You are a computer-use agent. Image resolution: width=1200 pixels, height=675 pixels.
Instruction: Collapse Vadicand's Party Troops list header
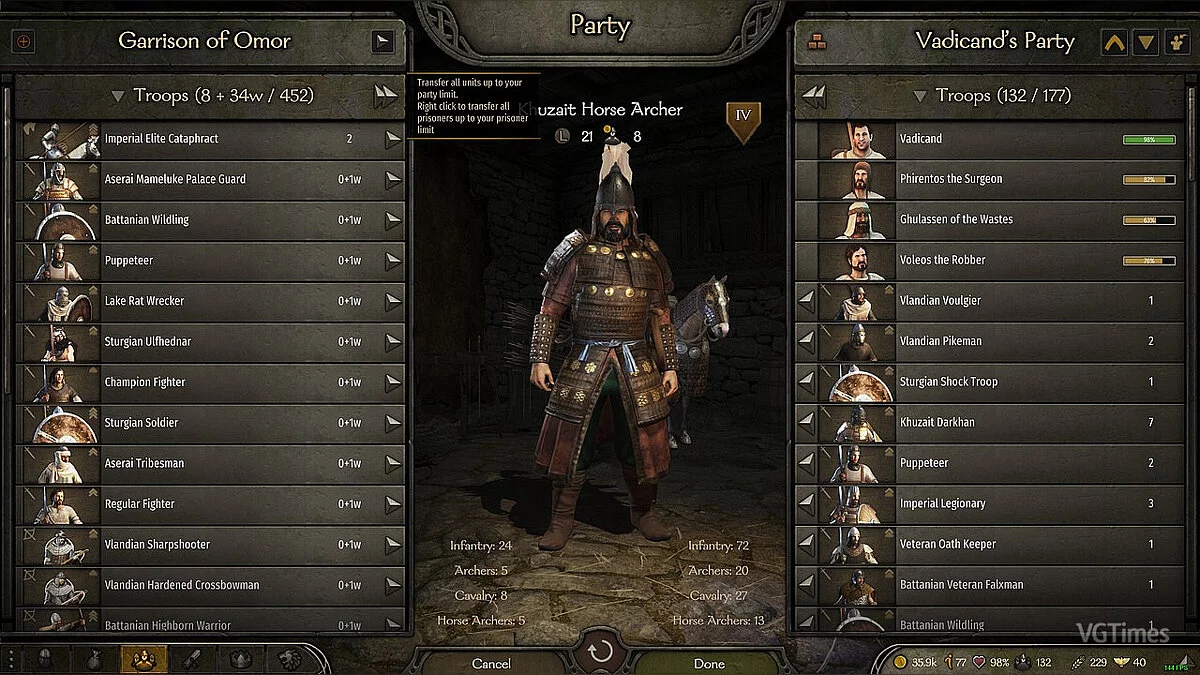point(918,96)
